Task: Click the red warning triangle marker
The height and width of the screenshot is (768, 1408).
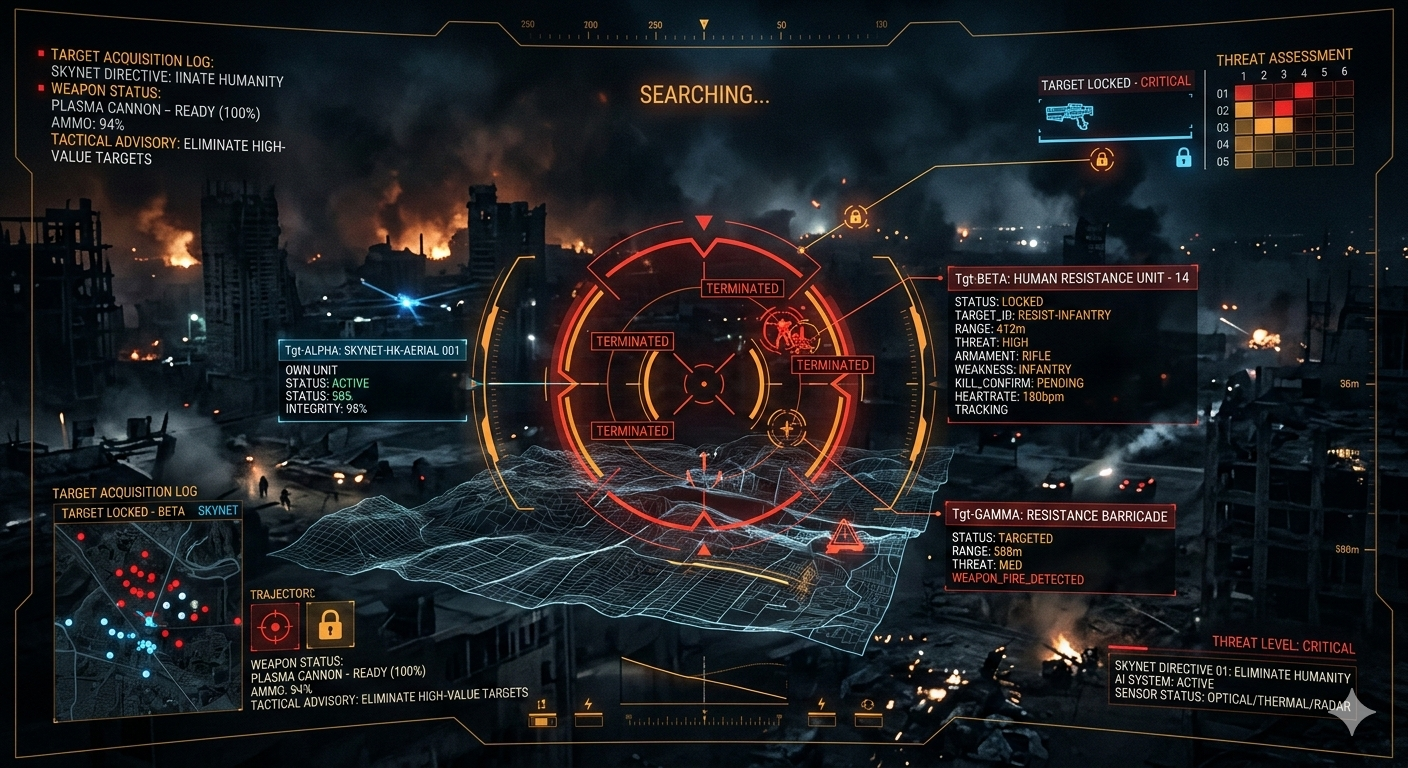Action: [842, 538]
